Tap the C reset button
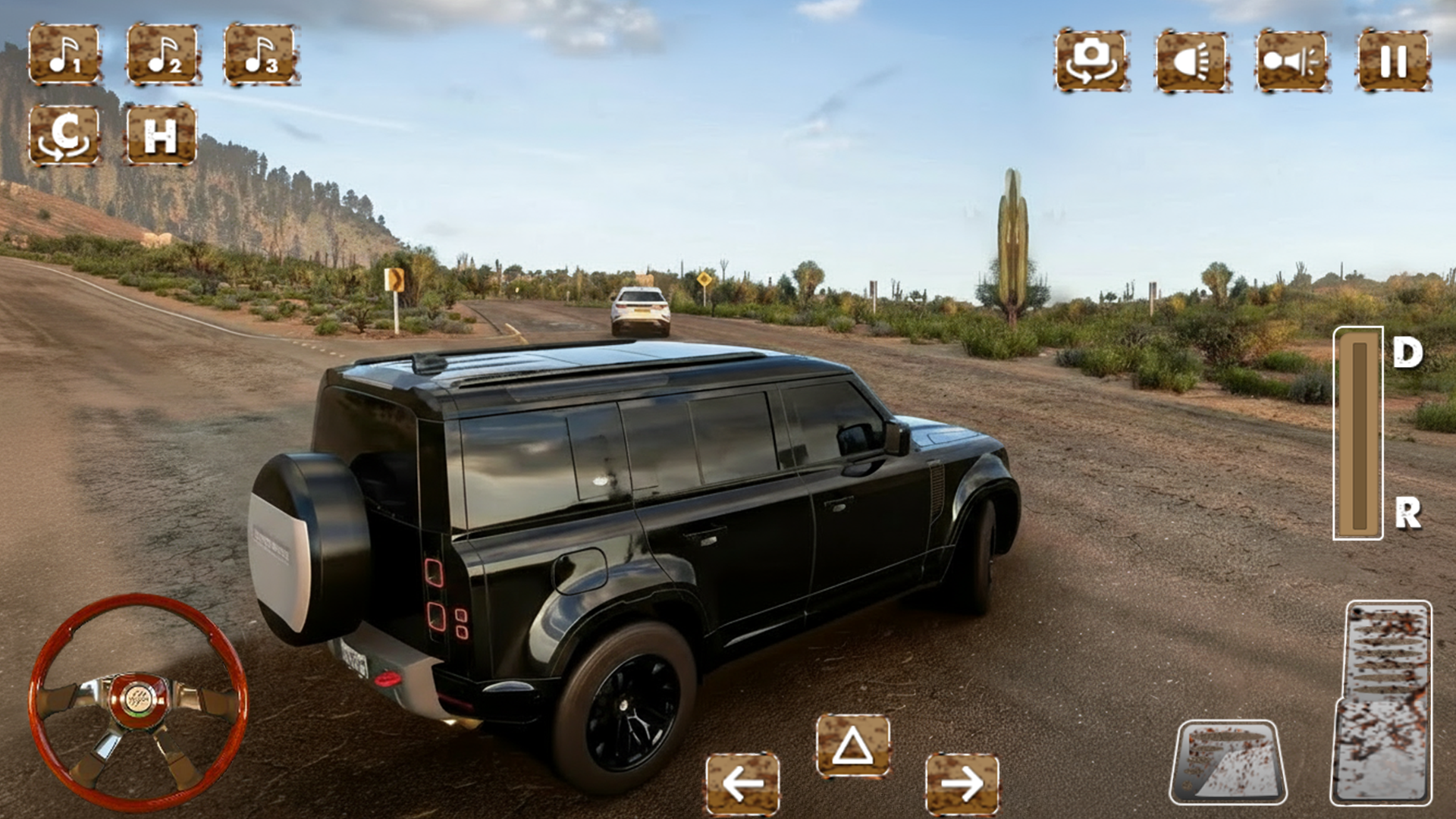1456x819 pixels. pos(64,136)
